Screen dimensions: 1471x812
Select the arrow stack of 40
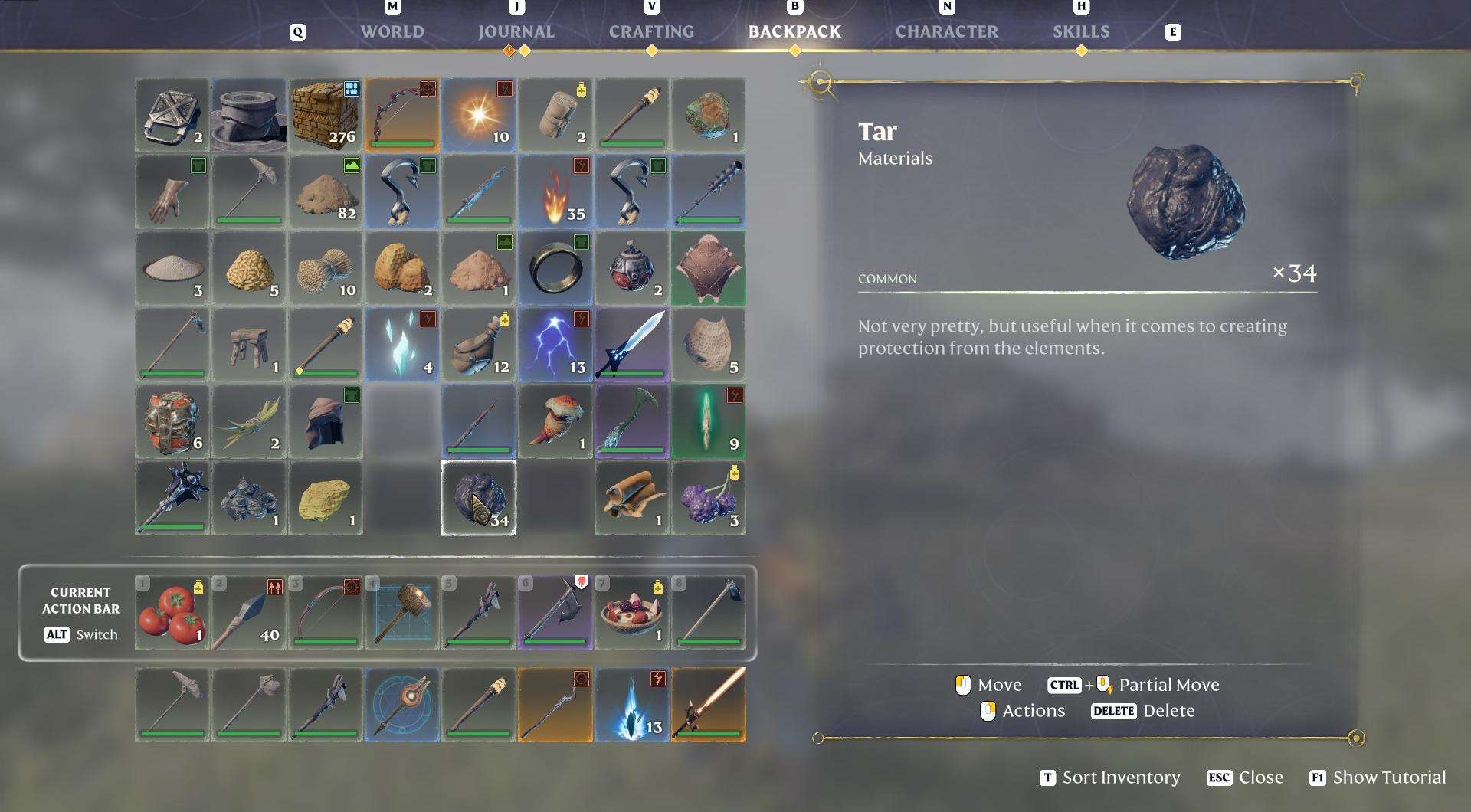249,613
